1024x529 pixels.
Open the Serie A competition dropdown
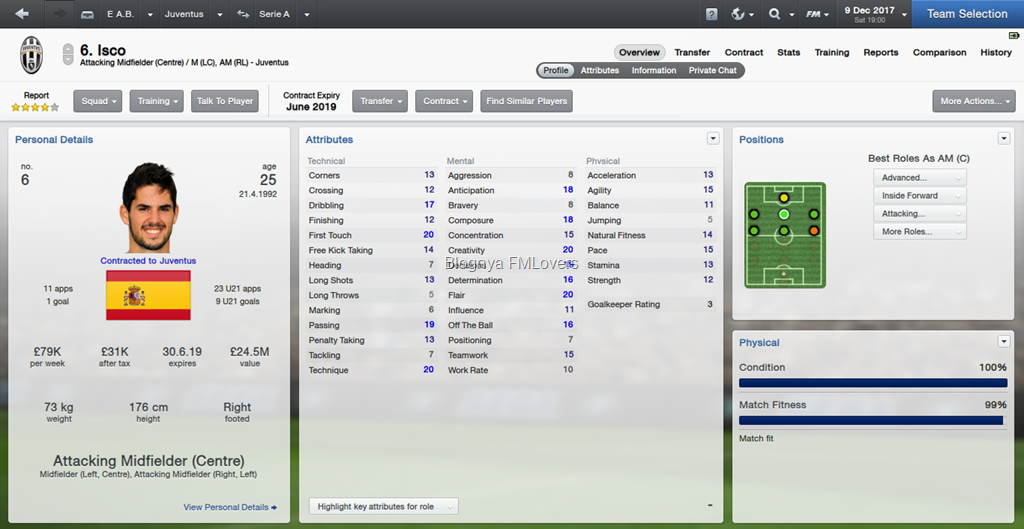tap(279, 15)
